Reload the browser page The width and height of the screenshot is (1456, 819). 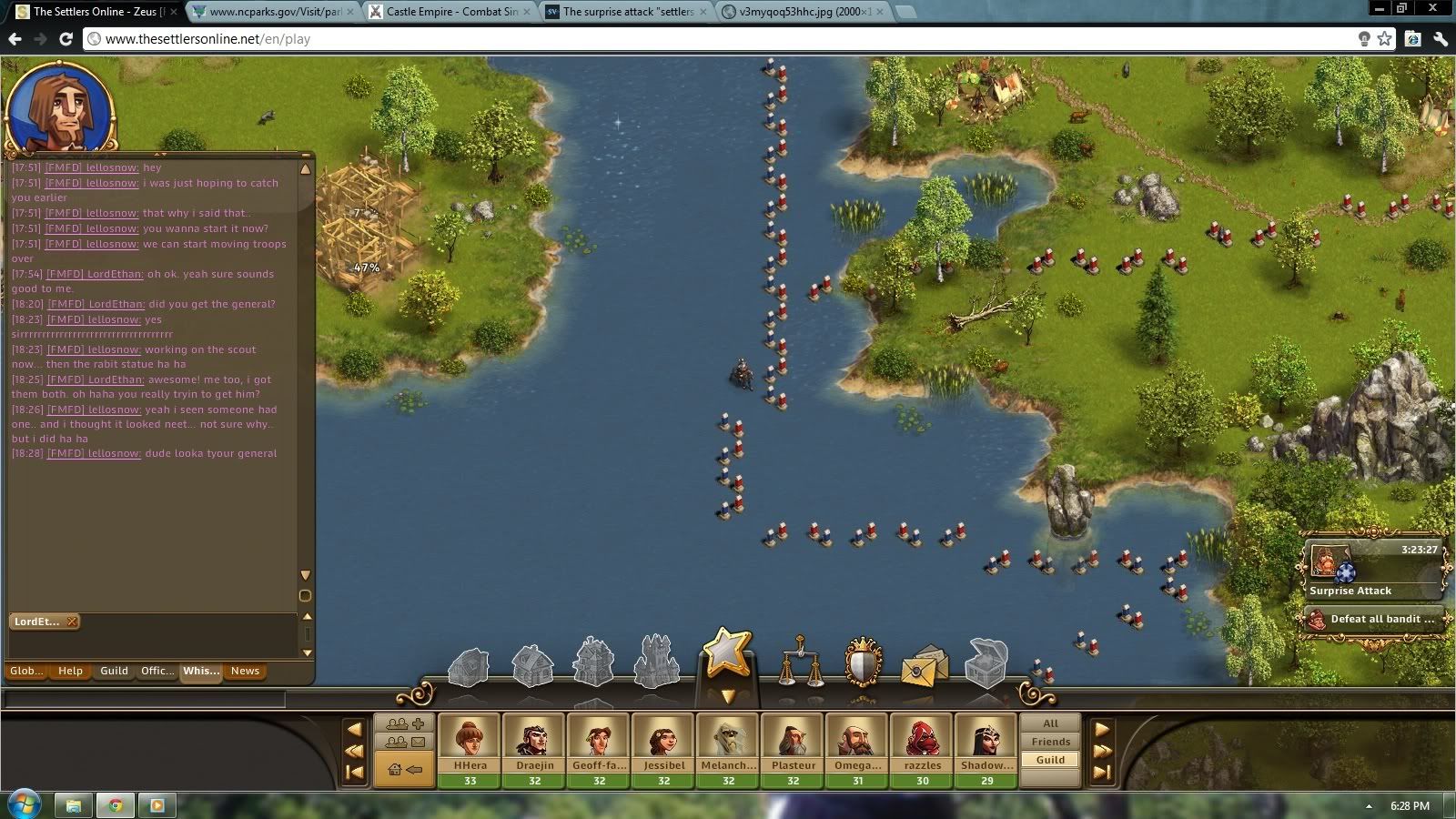tap(66, 39)
